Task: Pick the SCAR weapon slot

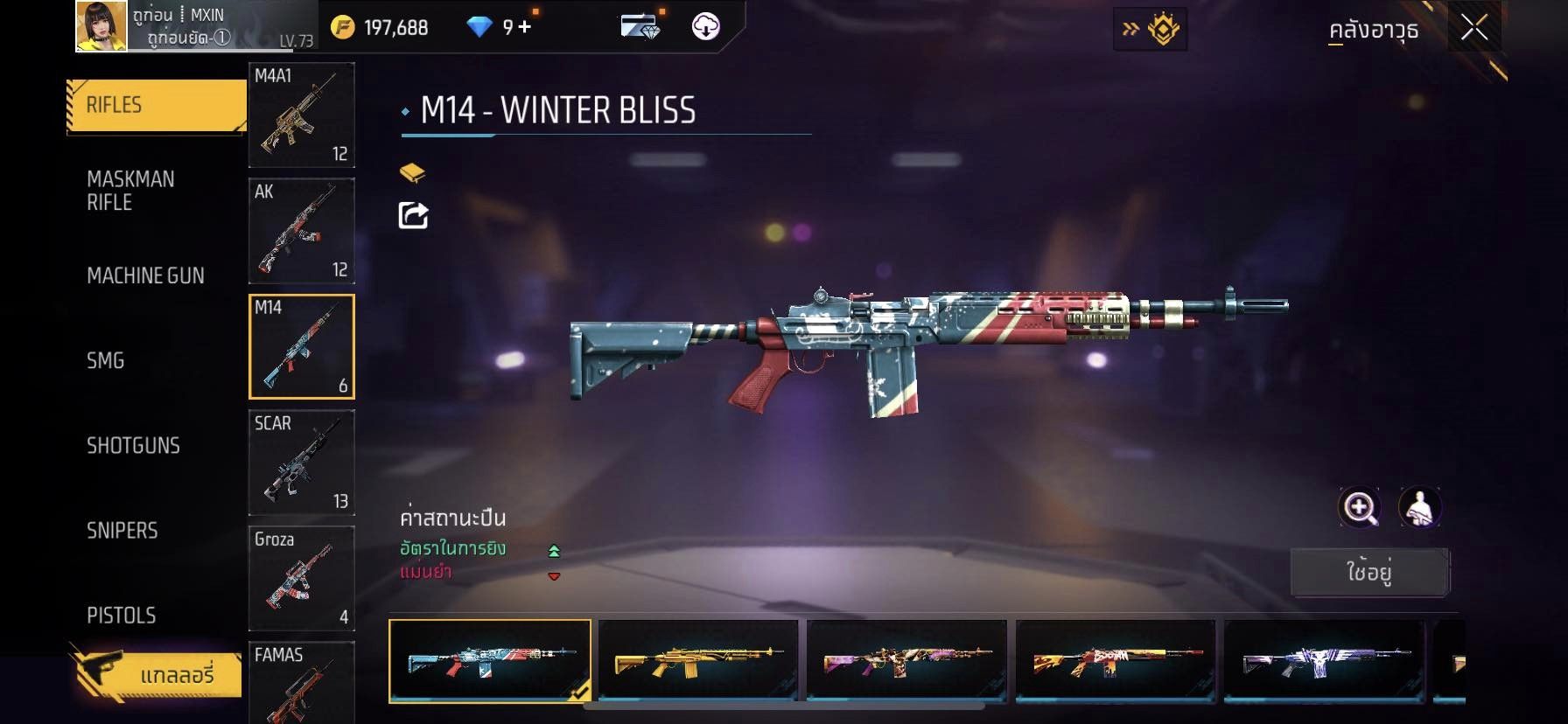Action: pyautogui.click(x=301, y=463)
